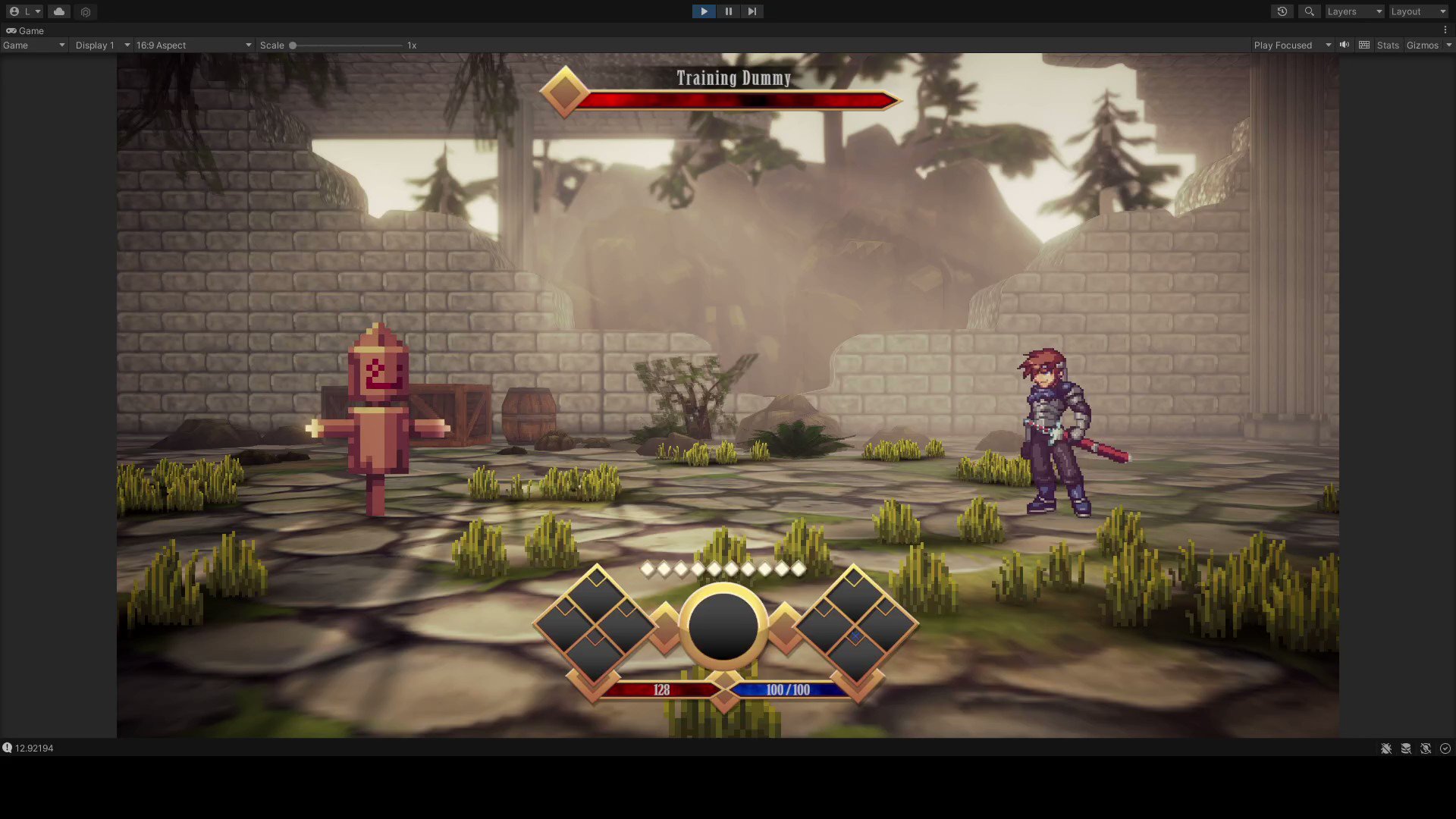The image size is (1456, 819).
Task: Open the editor search icon
Action: [x=1309, y=11]
